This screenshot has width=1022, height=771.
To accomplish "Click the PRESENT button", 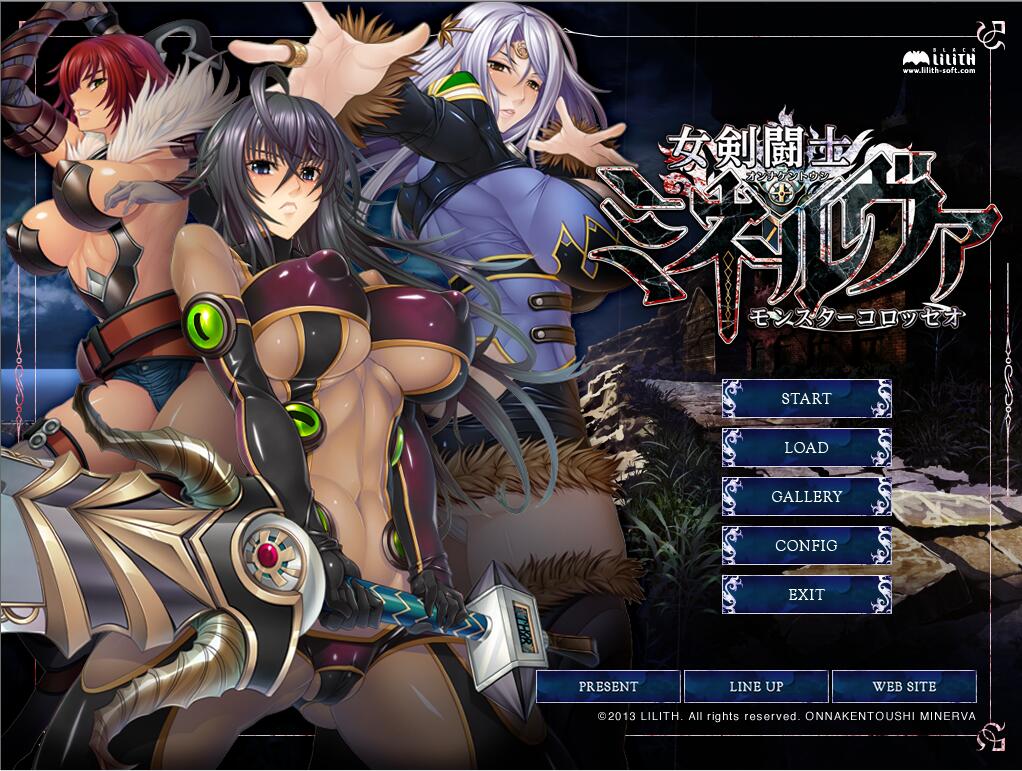I will 608,686.
